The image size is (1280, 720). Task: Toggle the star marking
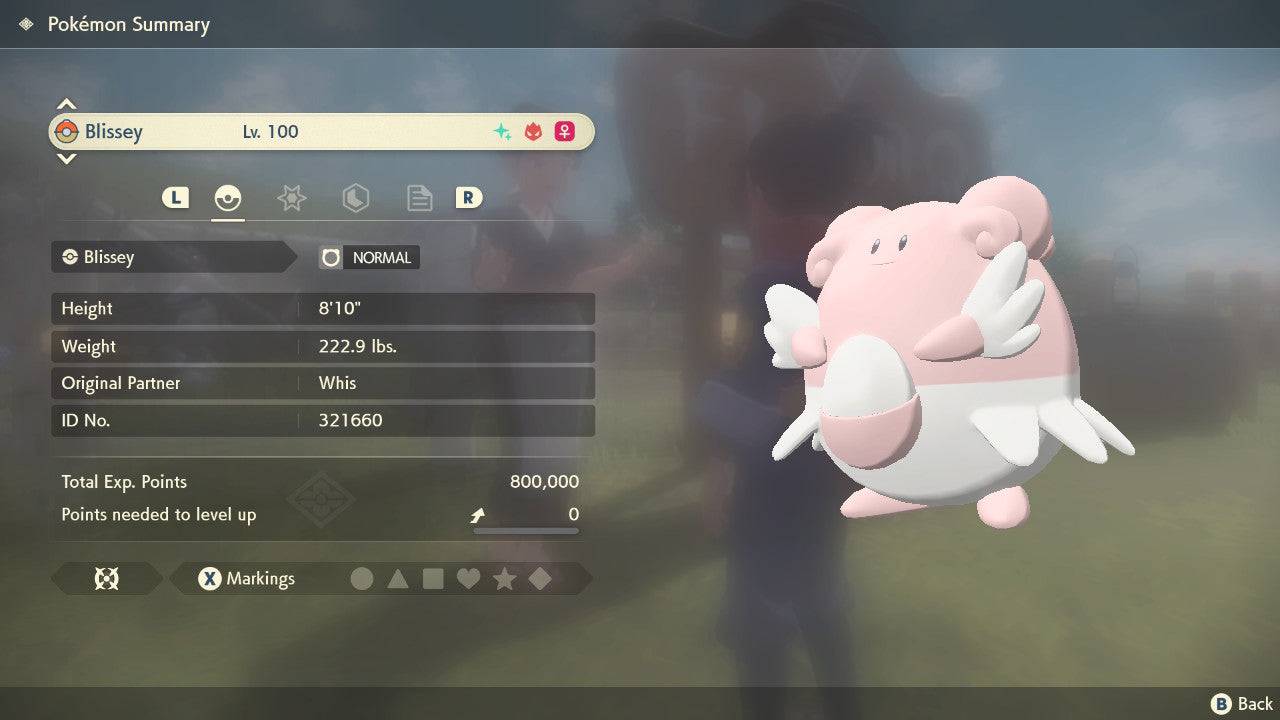coord(505,578)
